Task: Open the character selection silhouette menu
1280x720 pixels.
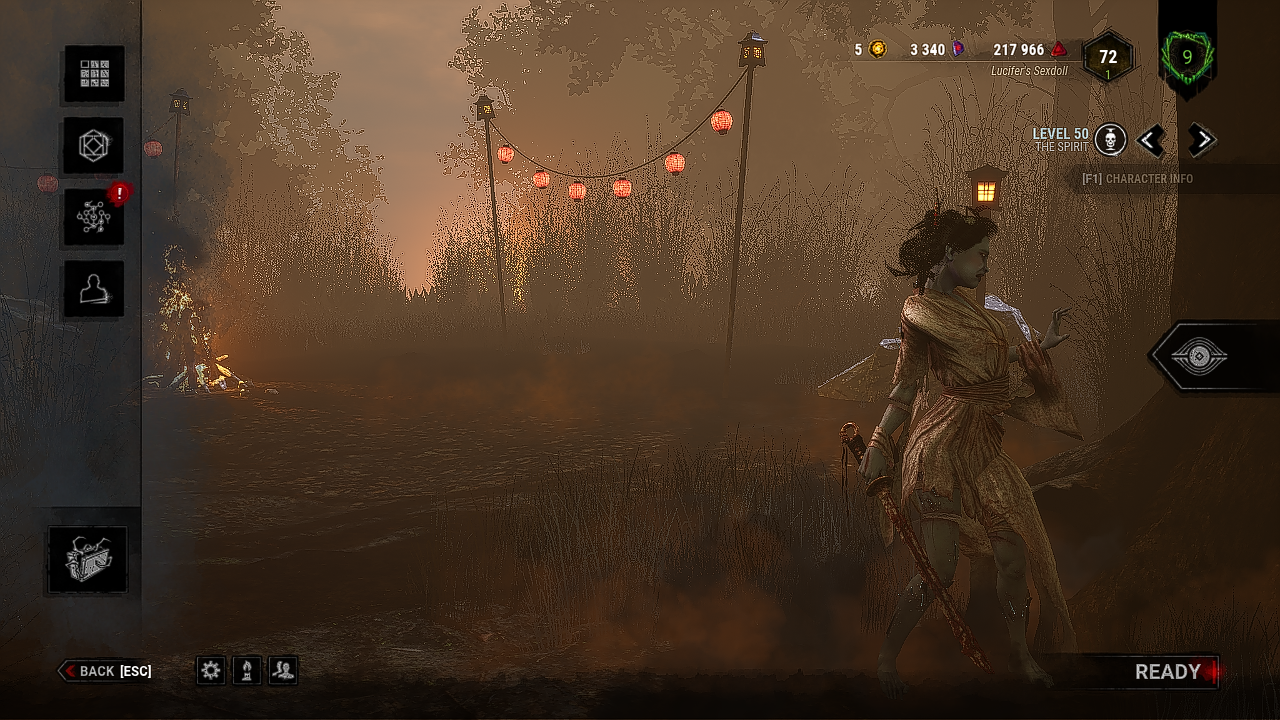Action: click(94, 289)
